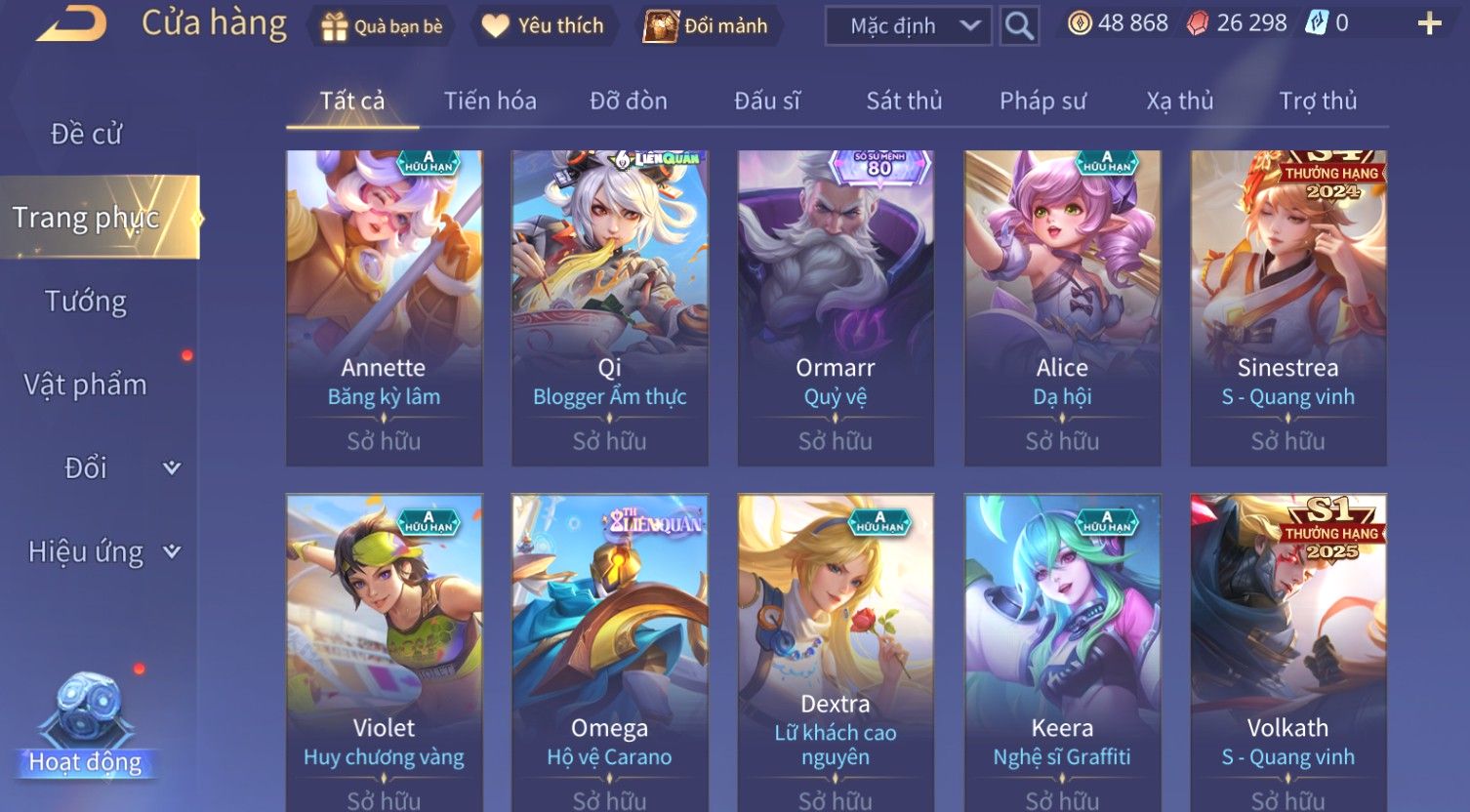Screen dimensions: 1470x812
Task: Open the Đề cử sidebar section
Action: coord(86,134)
